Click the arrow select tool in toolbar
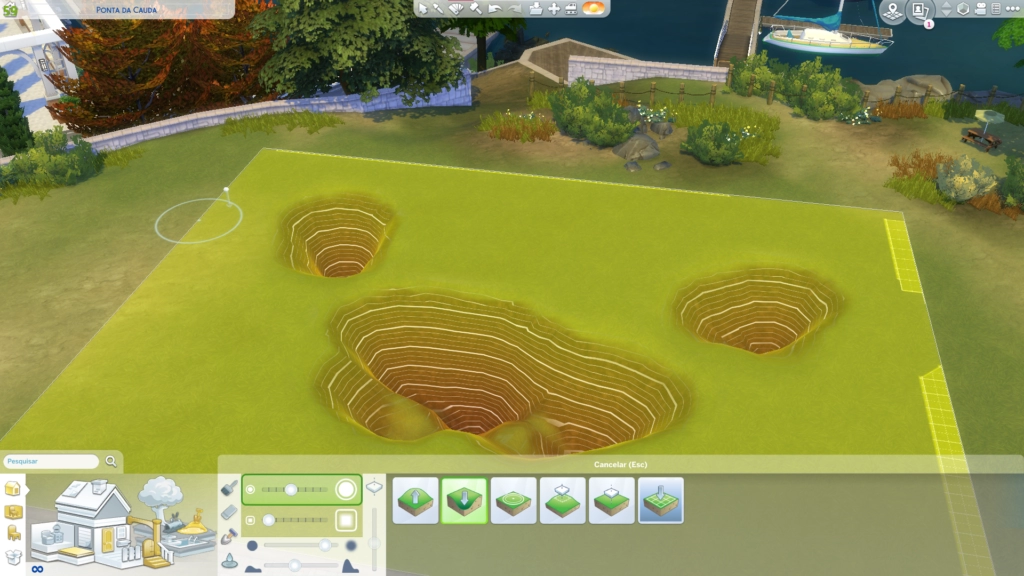Image resolution: width=1024 pixels, height=576 pixels. point(422,9)
